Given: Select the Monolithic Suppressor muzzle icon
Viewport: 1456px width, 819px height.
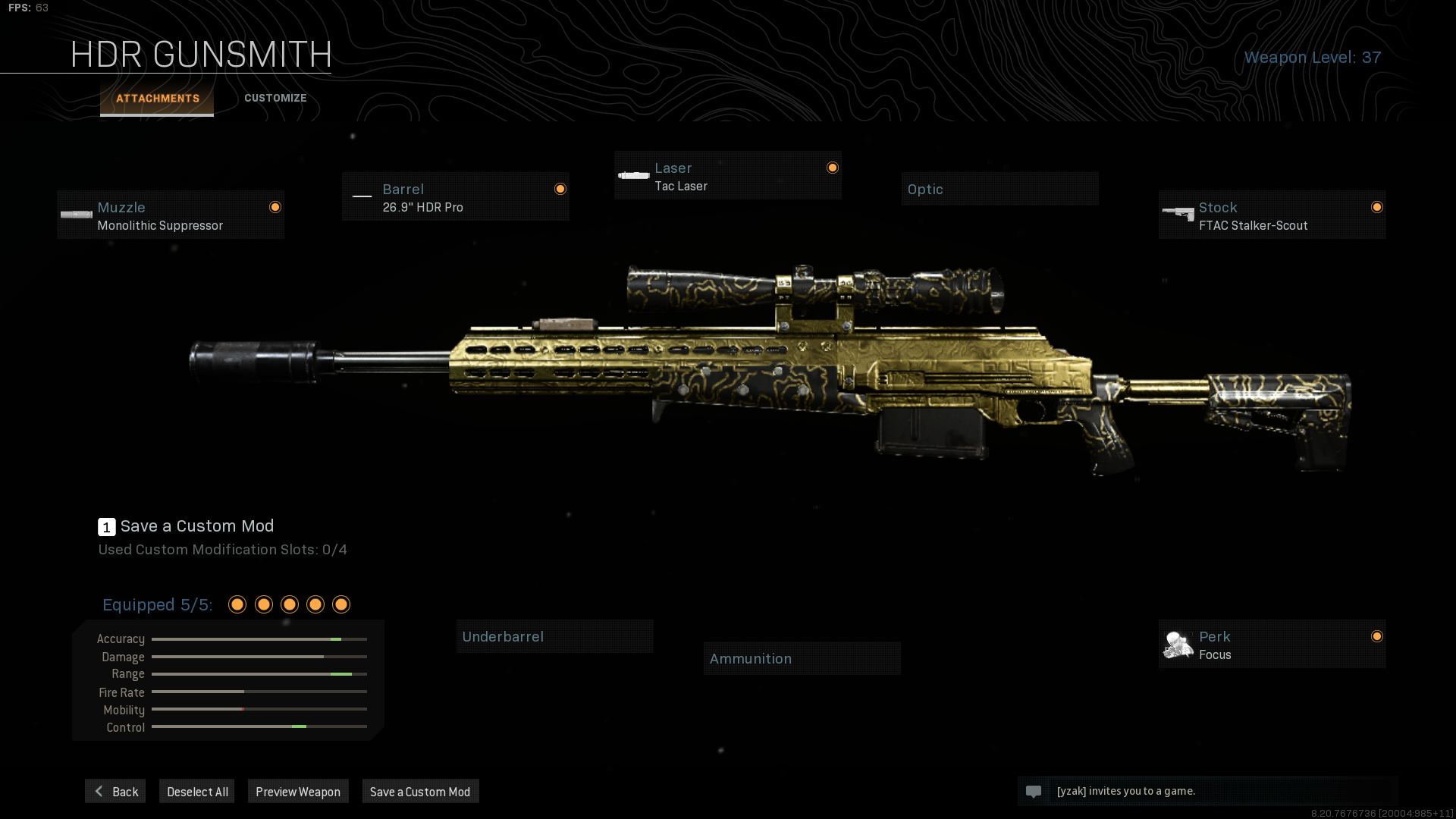Looking at the screenshot, I should pyautogui.click(x=76, y=215).
